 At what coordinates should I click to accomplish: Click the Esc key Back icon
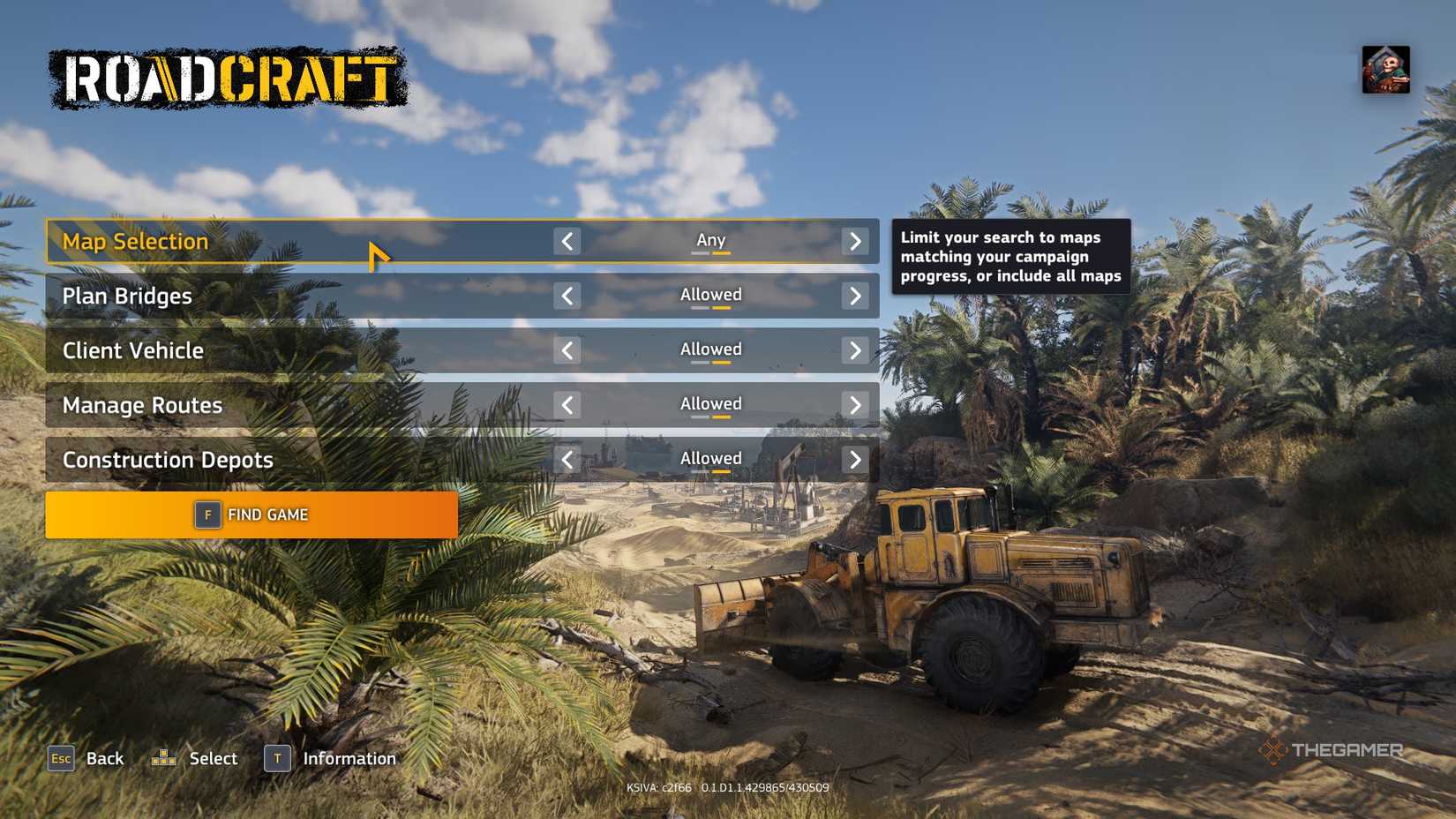[x=60, y=758]
